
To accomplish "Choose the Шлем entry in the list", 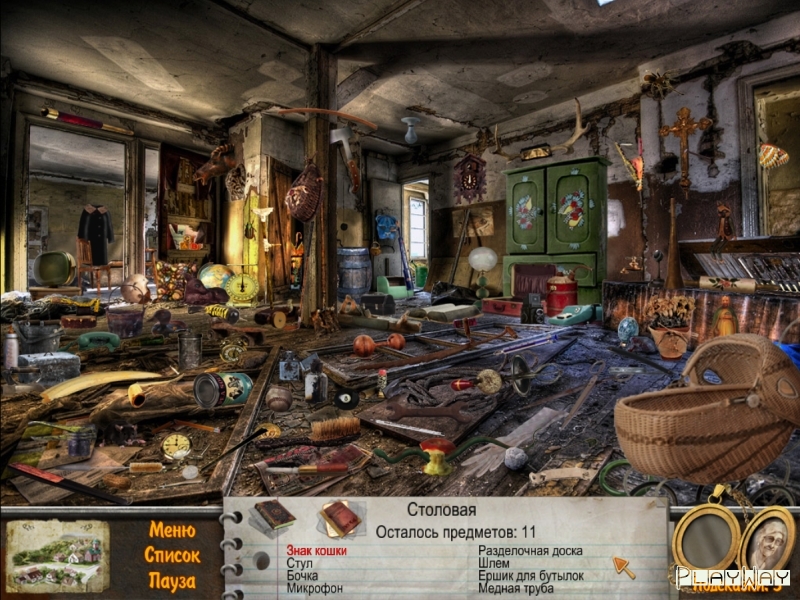I will point(495,563).
